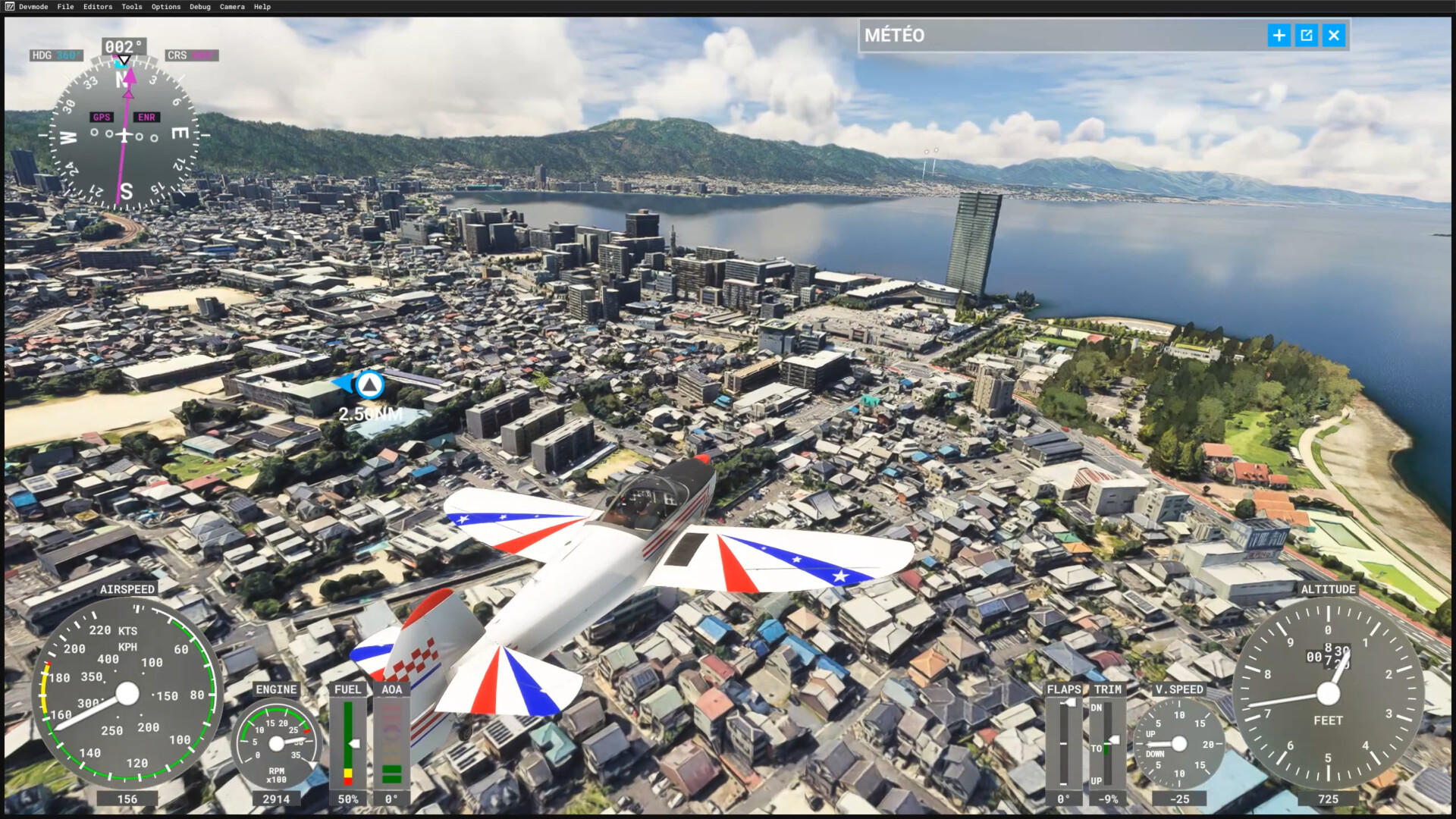Open the File menu

click(x=65, y=7)
